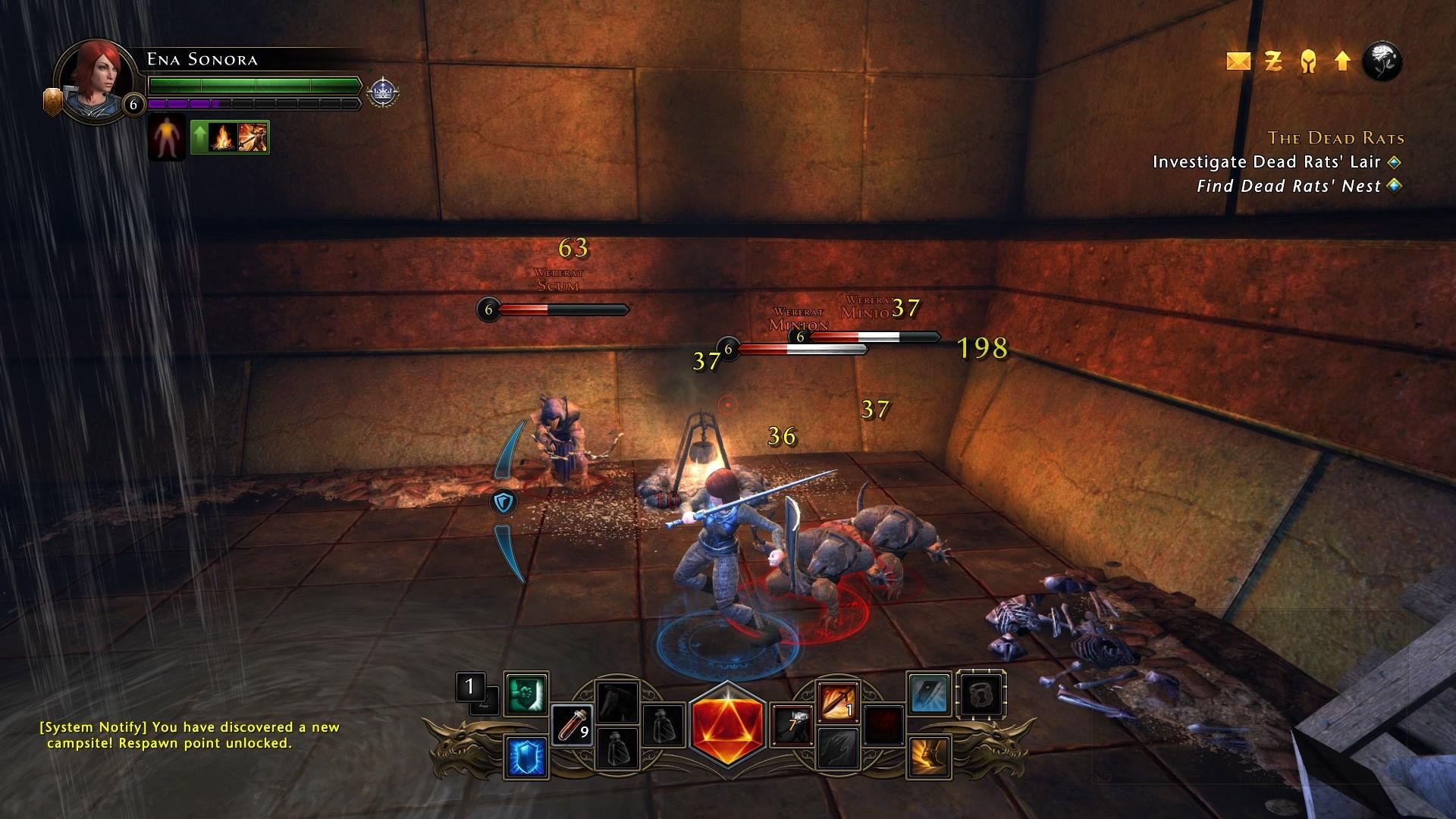Toggle the campfire rest buff icon
The width and height of the screenshot is (1456, 819).
click(x=224, y=136)
